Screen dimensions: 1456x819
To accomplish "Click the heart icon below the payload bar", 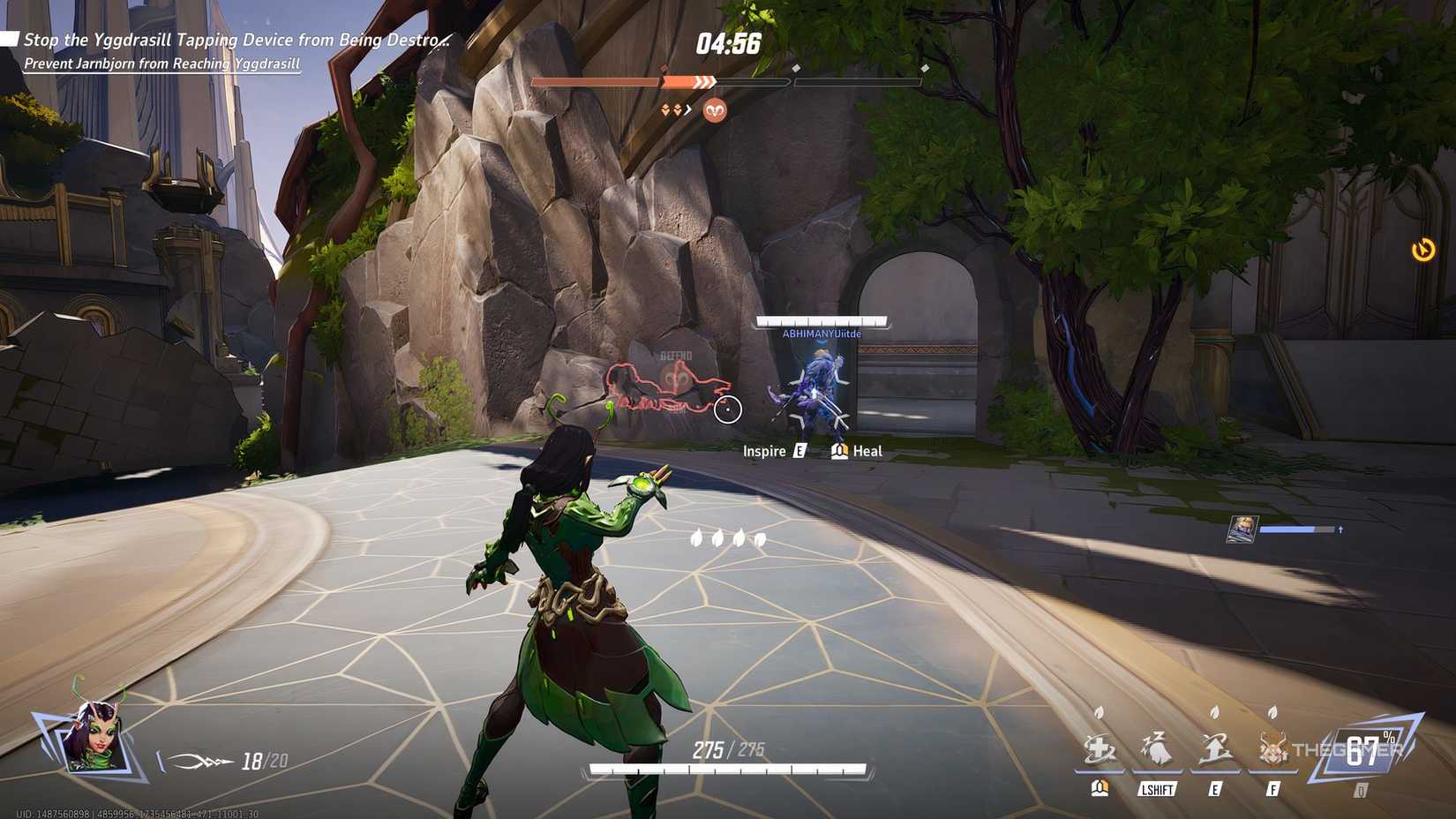I will point(714,111).
